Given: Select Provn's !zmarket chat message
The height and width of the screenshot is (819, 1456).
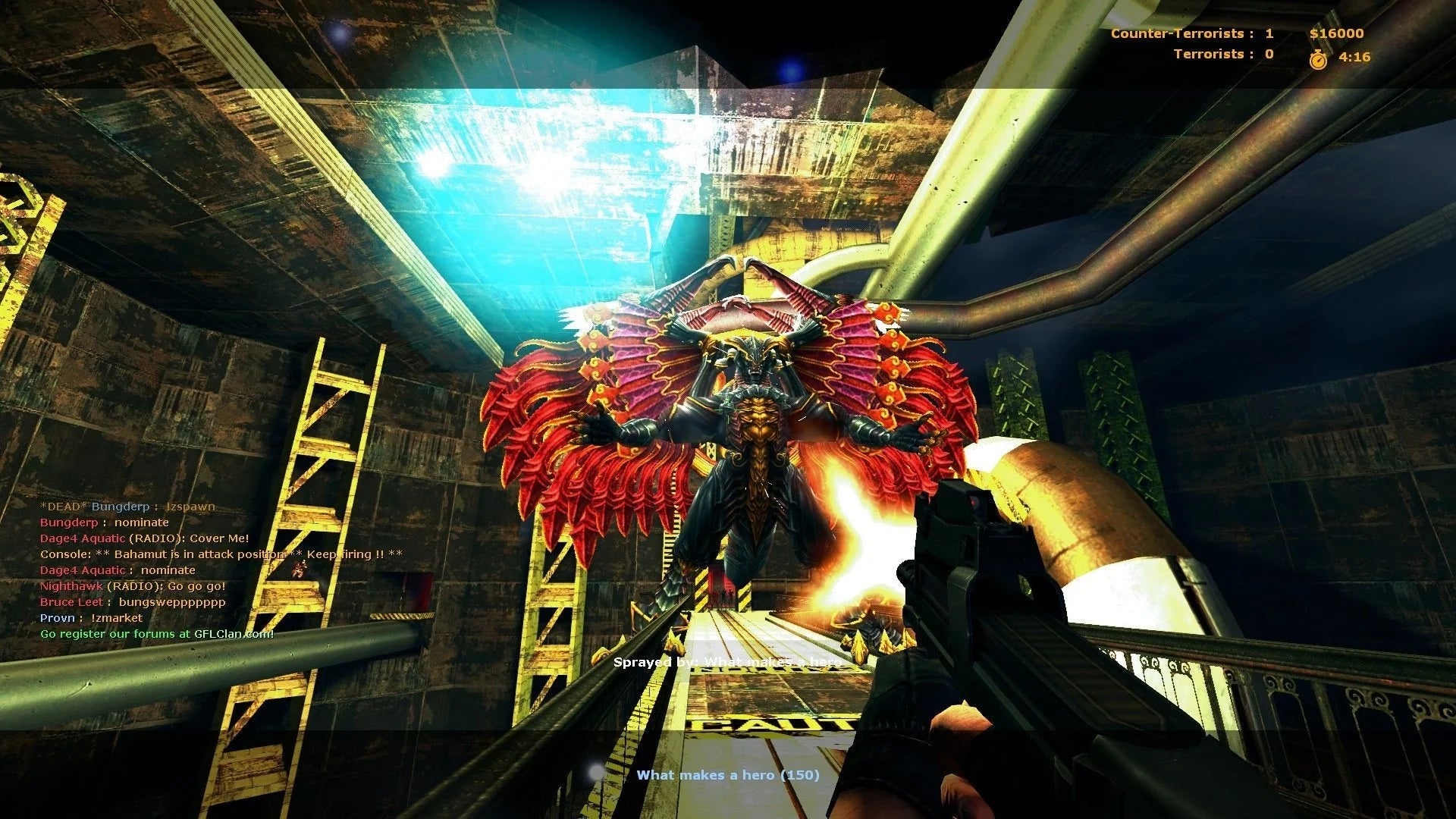Looking at the screenshot, I should [x=91, y=618].
